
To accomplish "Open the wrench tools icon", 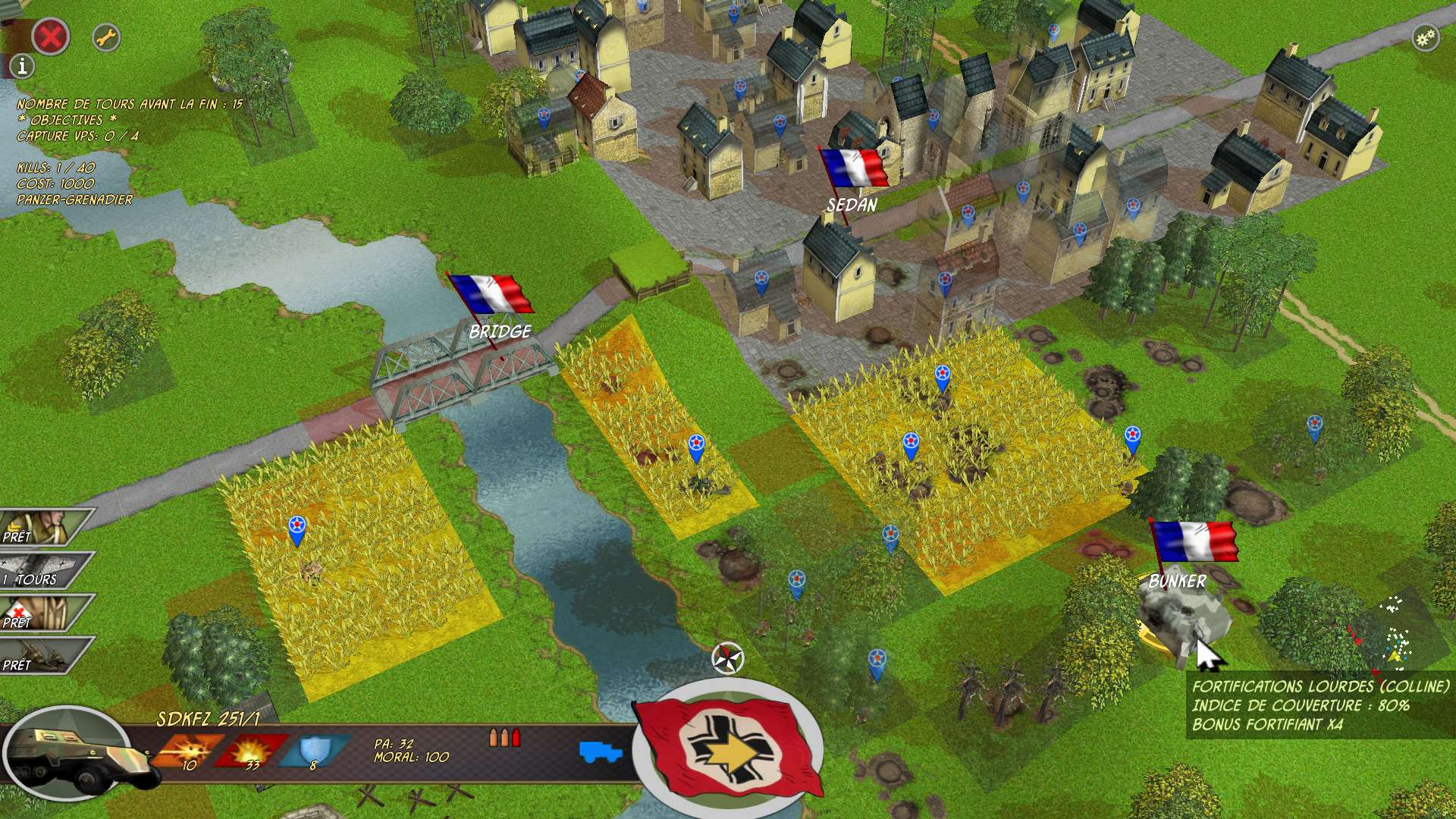I will click(x=106, y=37).
